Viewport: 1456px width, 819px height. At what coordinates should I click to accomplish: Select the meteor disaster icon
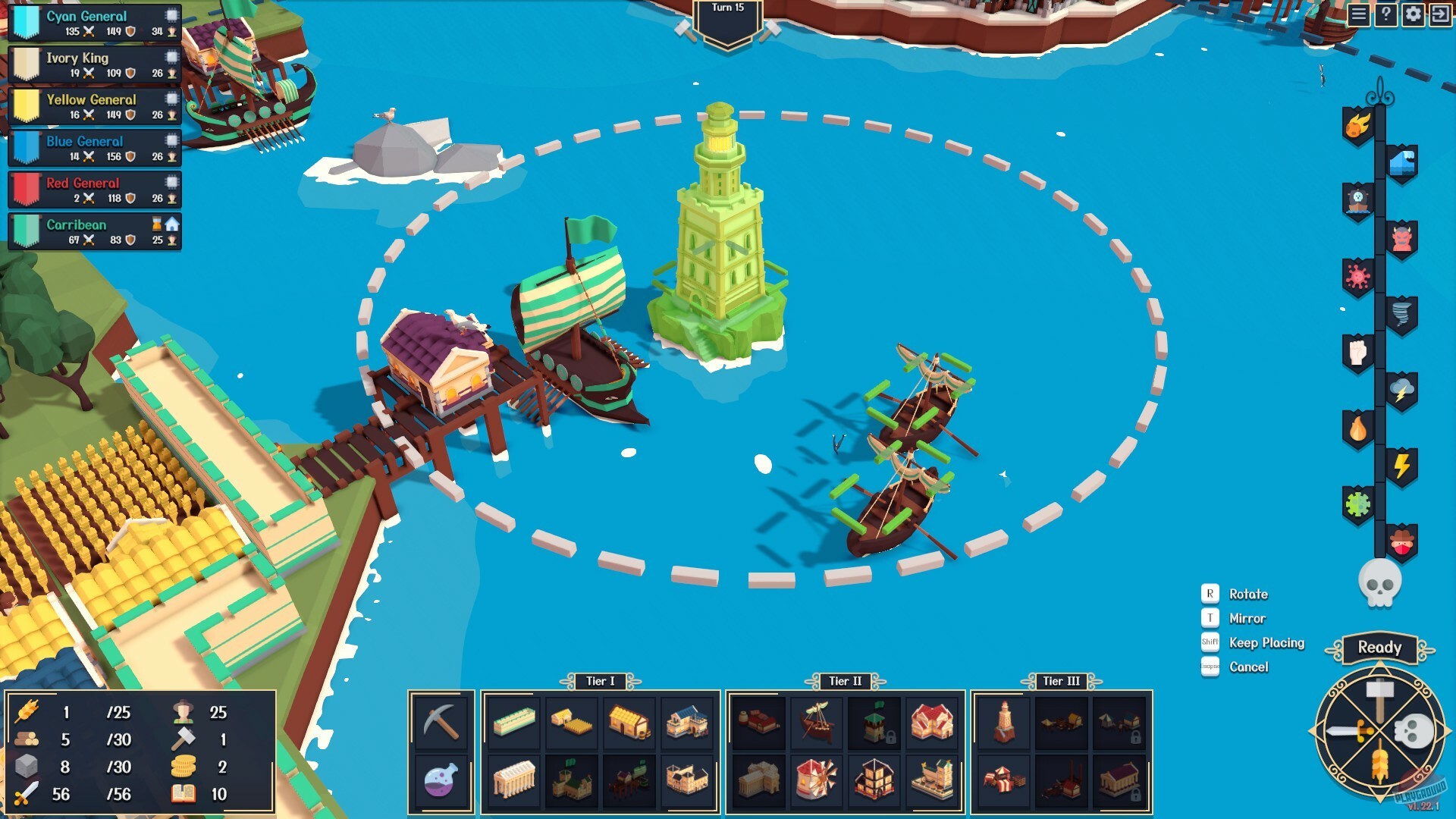click(1357, 126)
